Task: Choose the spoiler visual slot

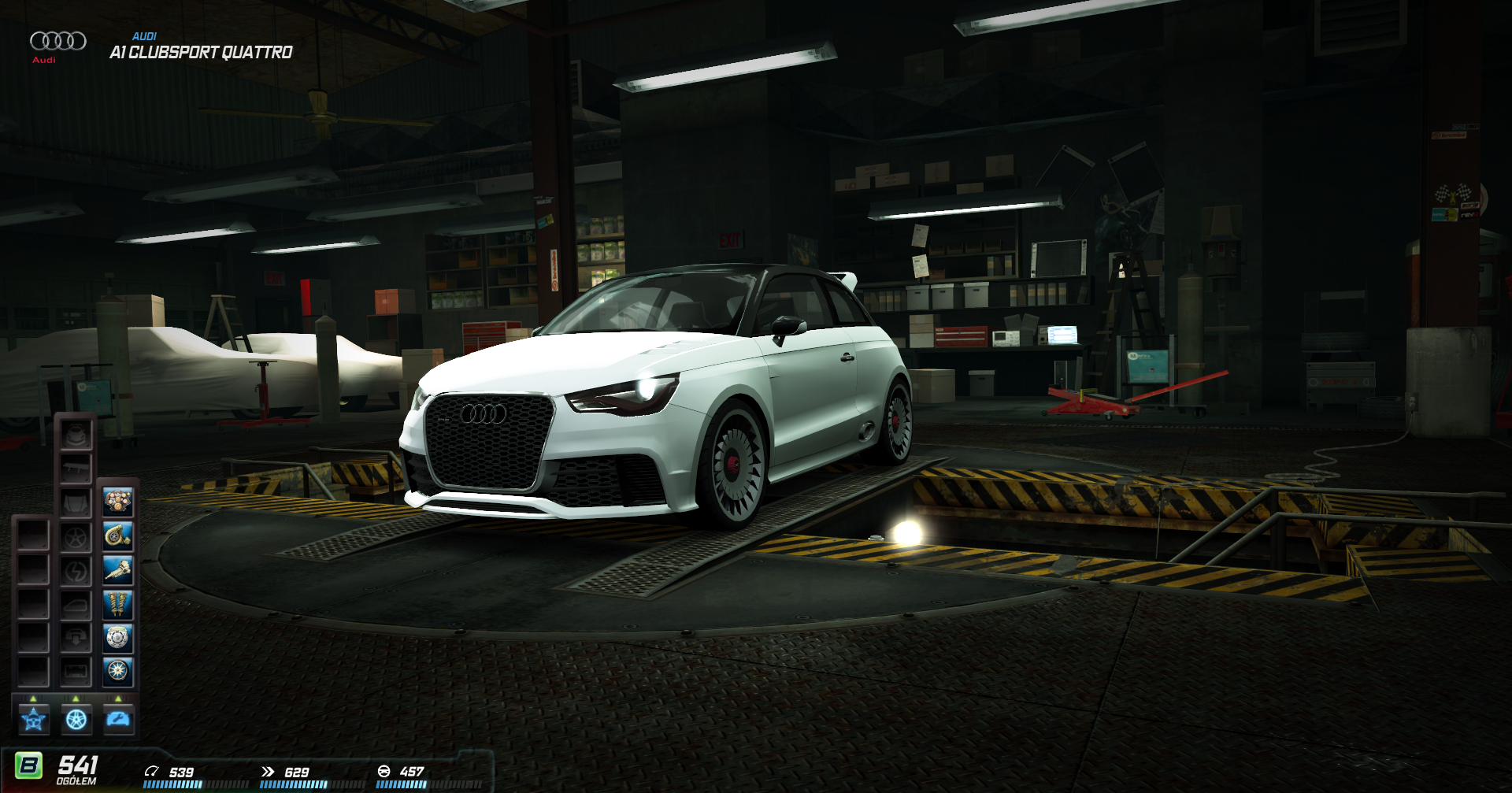Action: (x=76, y=469)
